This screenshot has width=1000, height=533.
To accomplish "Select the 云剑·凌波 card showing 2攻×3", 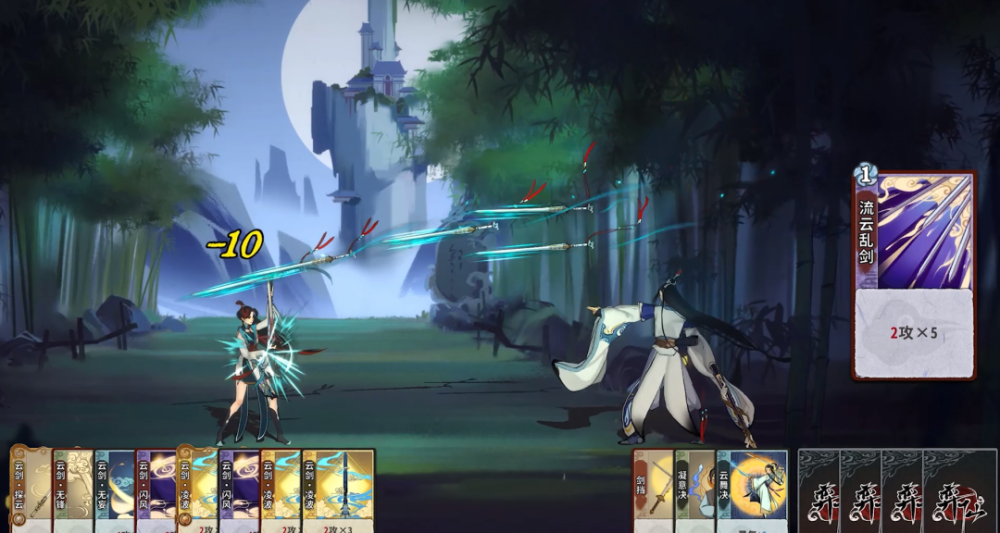I will point(338,490).
